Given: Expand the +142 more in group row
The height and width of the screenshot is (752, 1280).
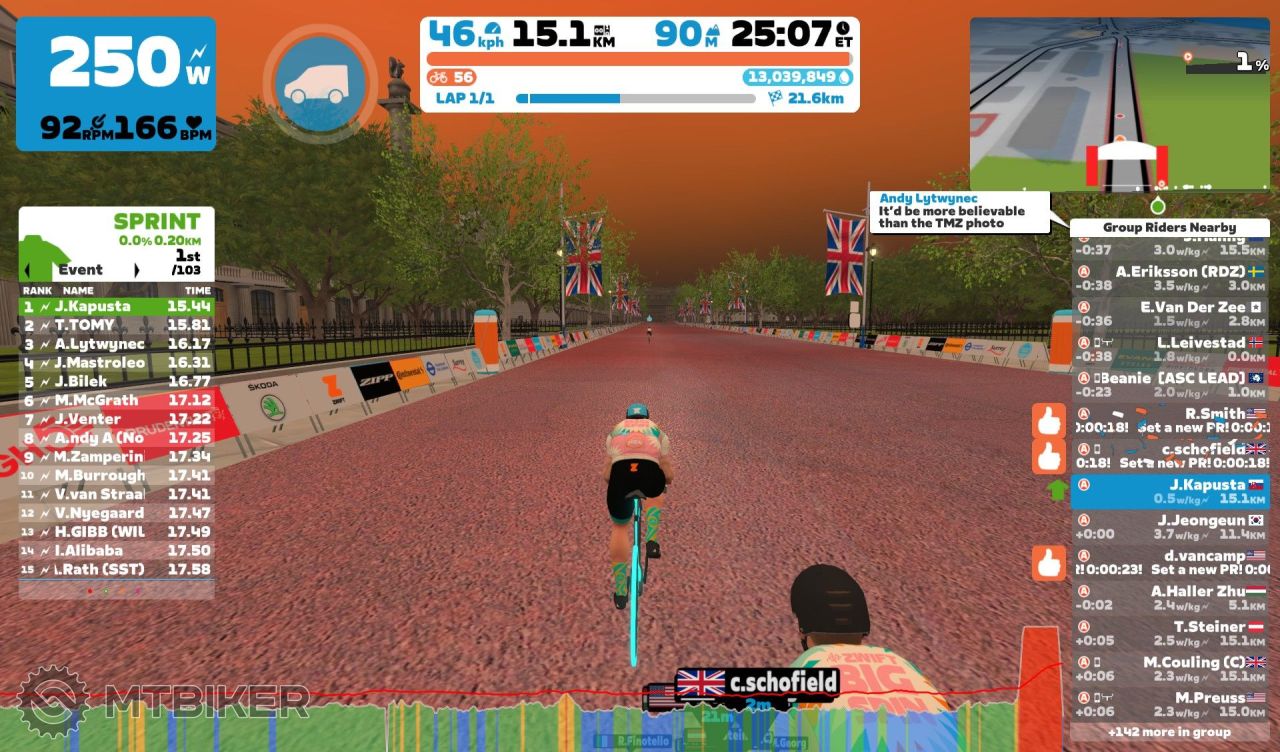Looking at the screenshot, I should 1169,732.
